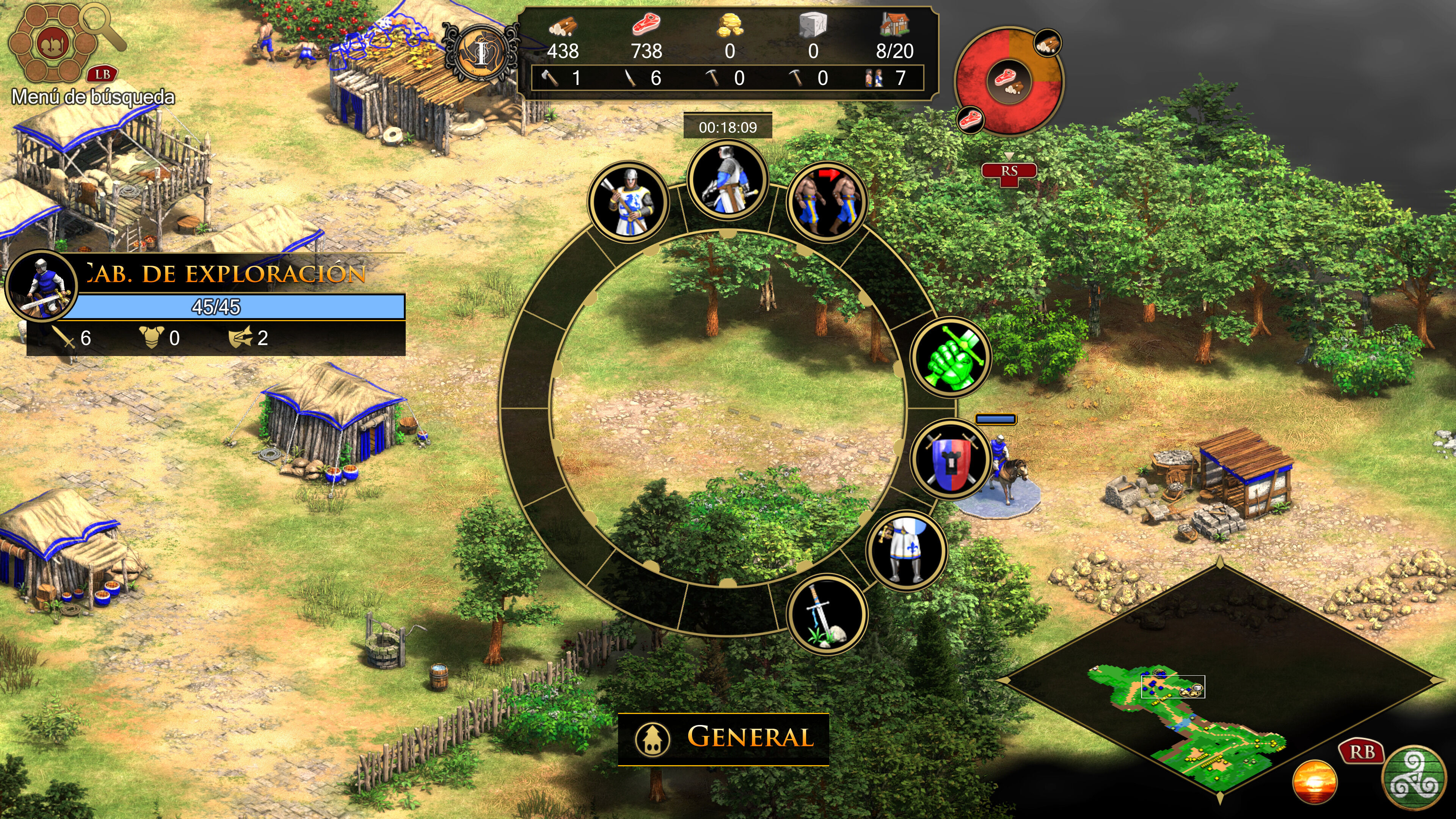Select the General category label
1456x819 pixels.
point(723,738)
